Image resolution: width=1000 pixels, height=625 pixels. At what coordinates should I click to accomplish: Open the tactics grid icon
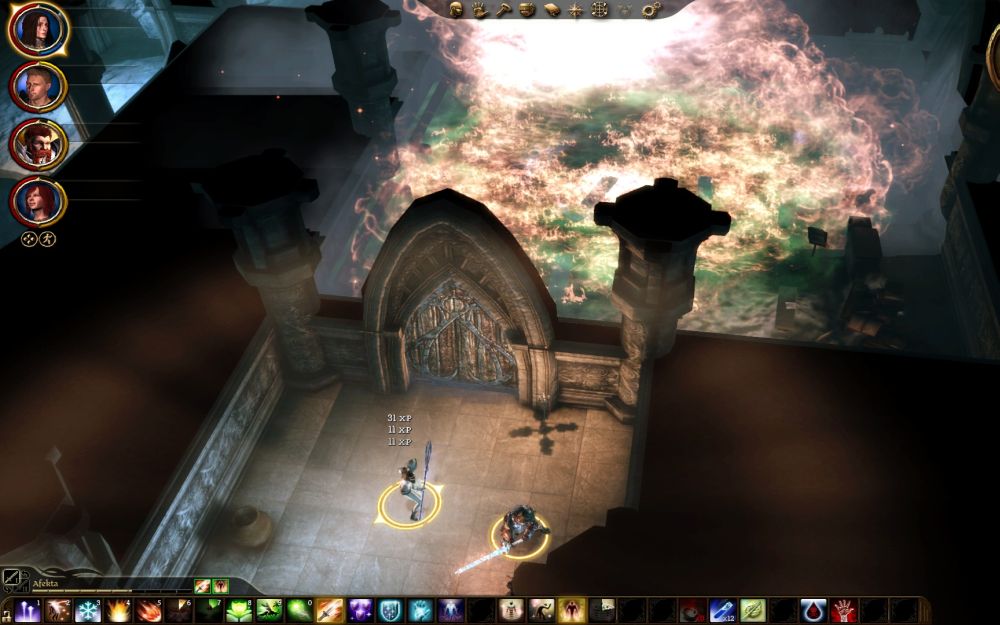pyautogui.click(x=600, y=9)
